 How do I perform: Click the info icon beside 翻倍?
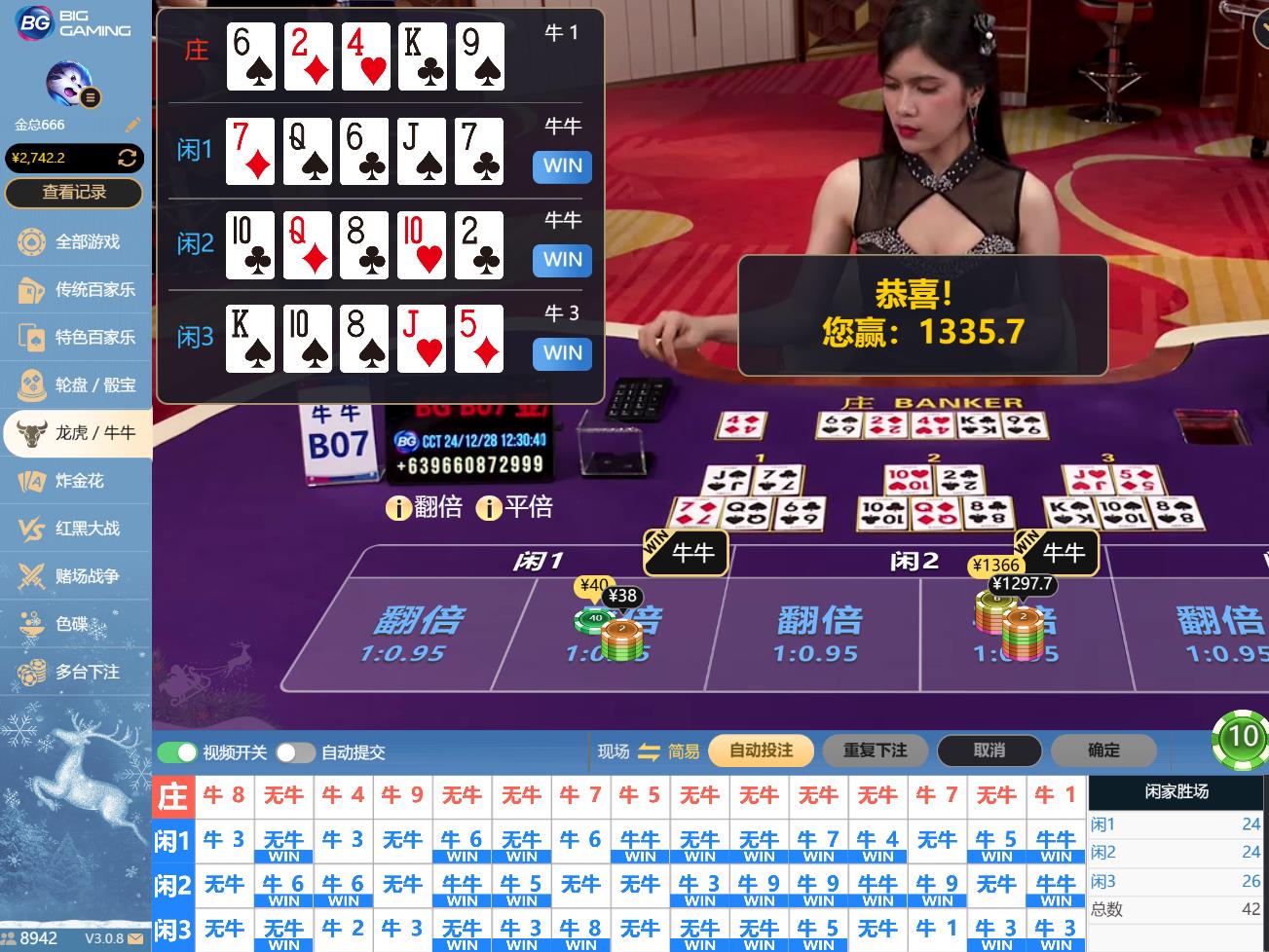tap(399, 507)
